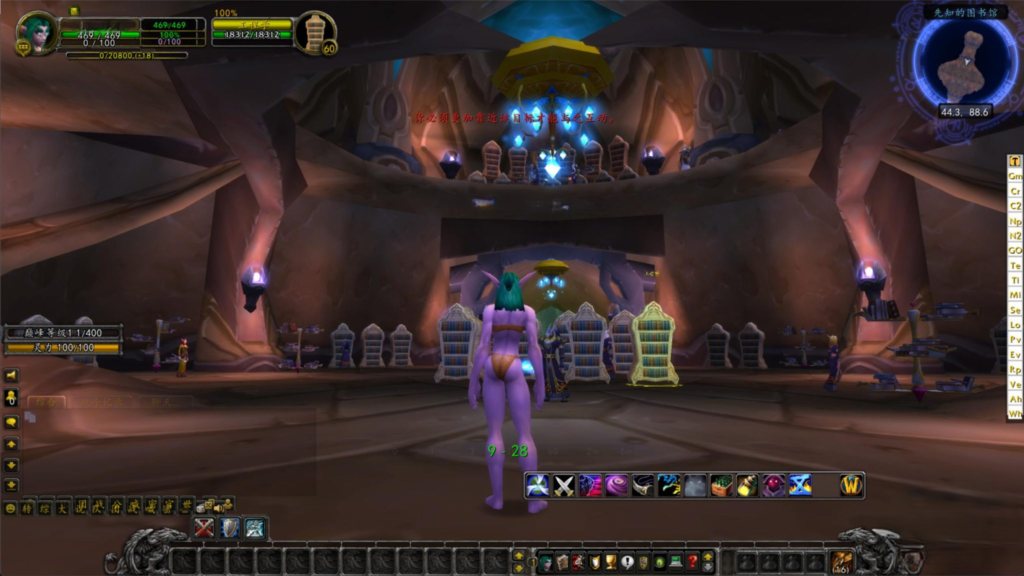Open the backpack bag slot
This screenshot has height=576, width=1024.
point(840,562)
